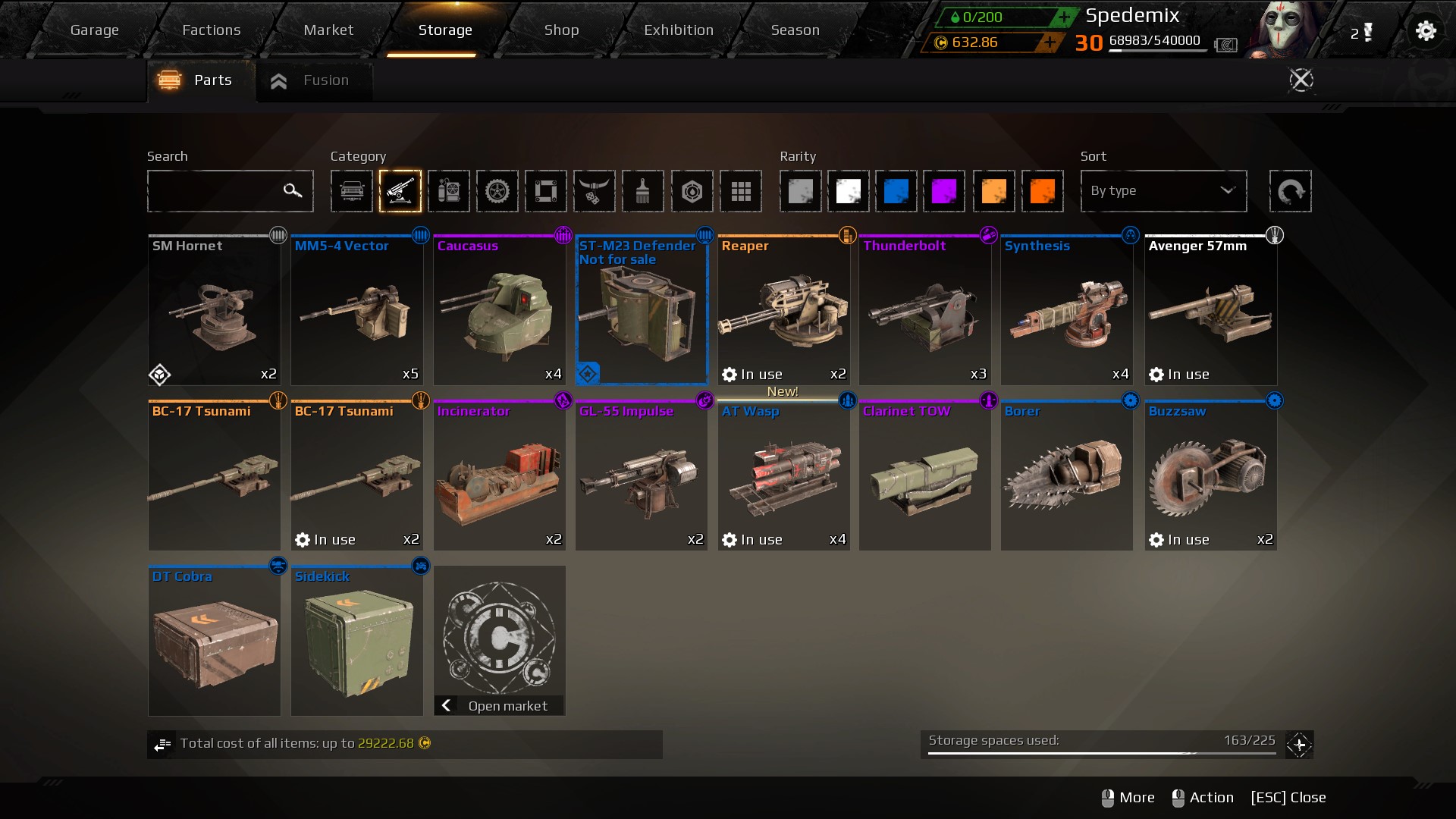Screen dimensions: 1456x819
Task: Open the paint category with brush icon
Action: [x=644, y=191]
